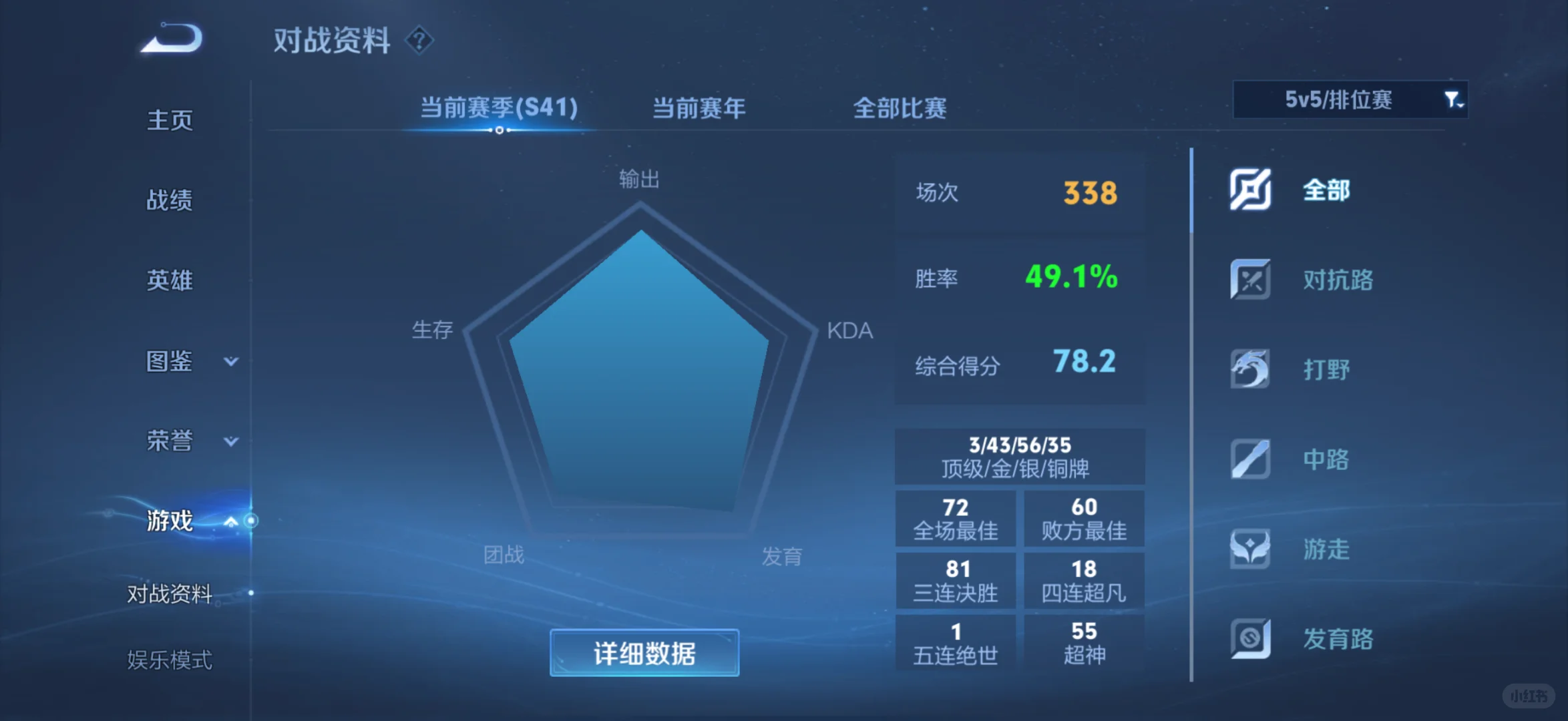Switch to the 当前赛年 tab
Viewport: 1568px width, 721px height.
pos(697,107)
